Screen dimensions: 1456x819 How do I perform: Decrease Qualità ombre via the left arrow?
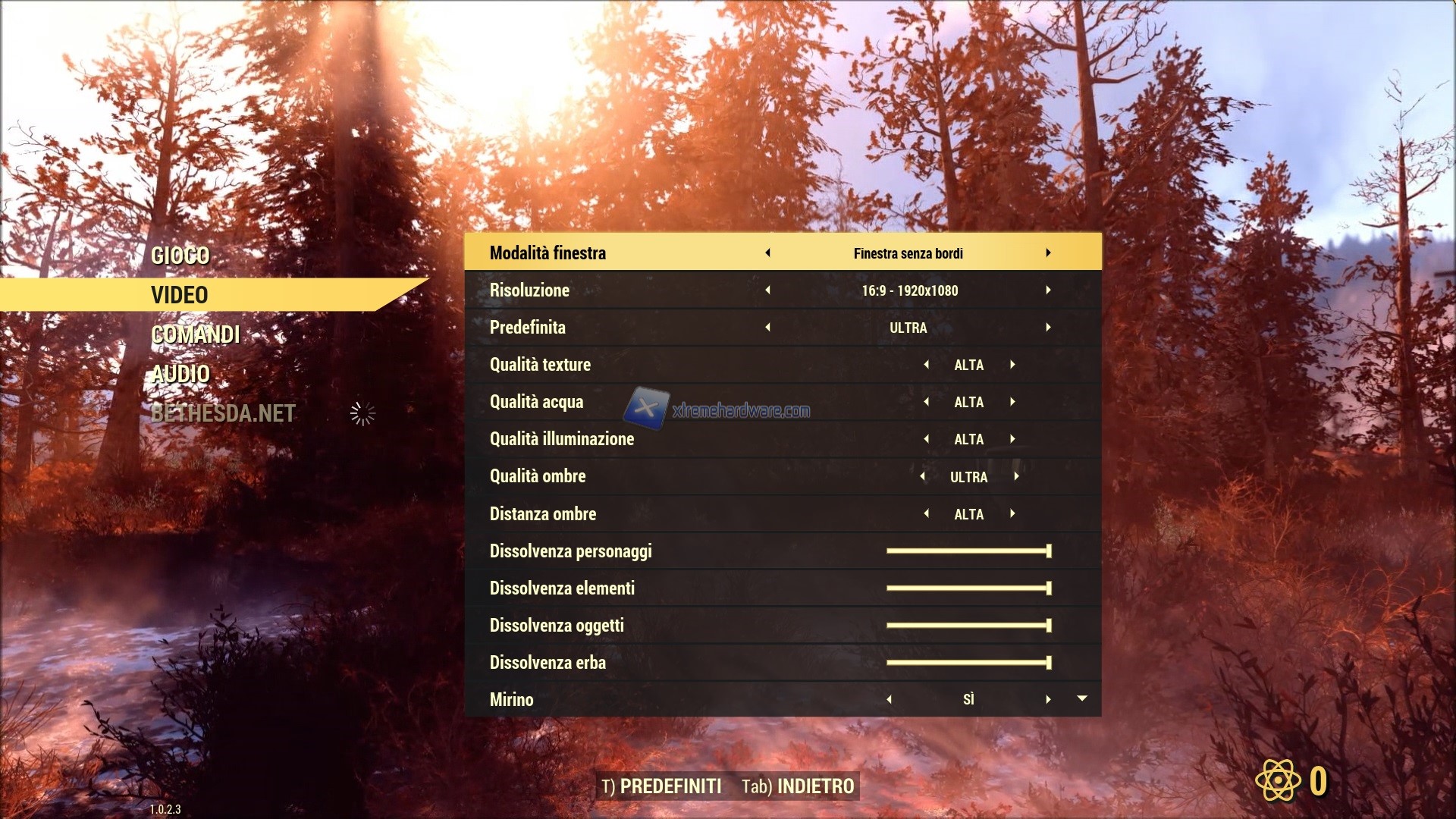click(923, 476)
